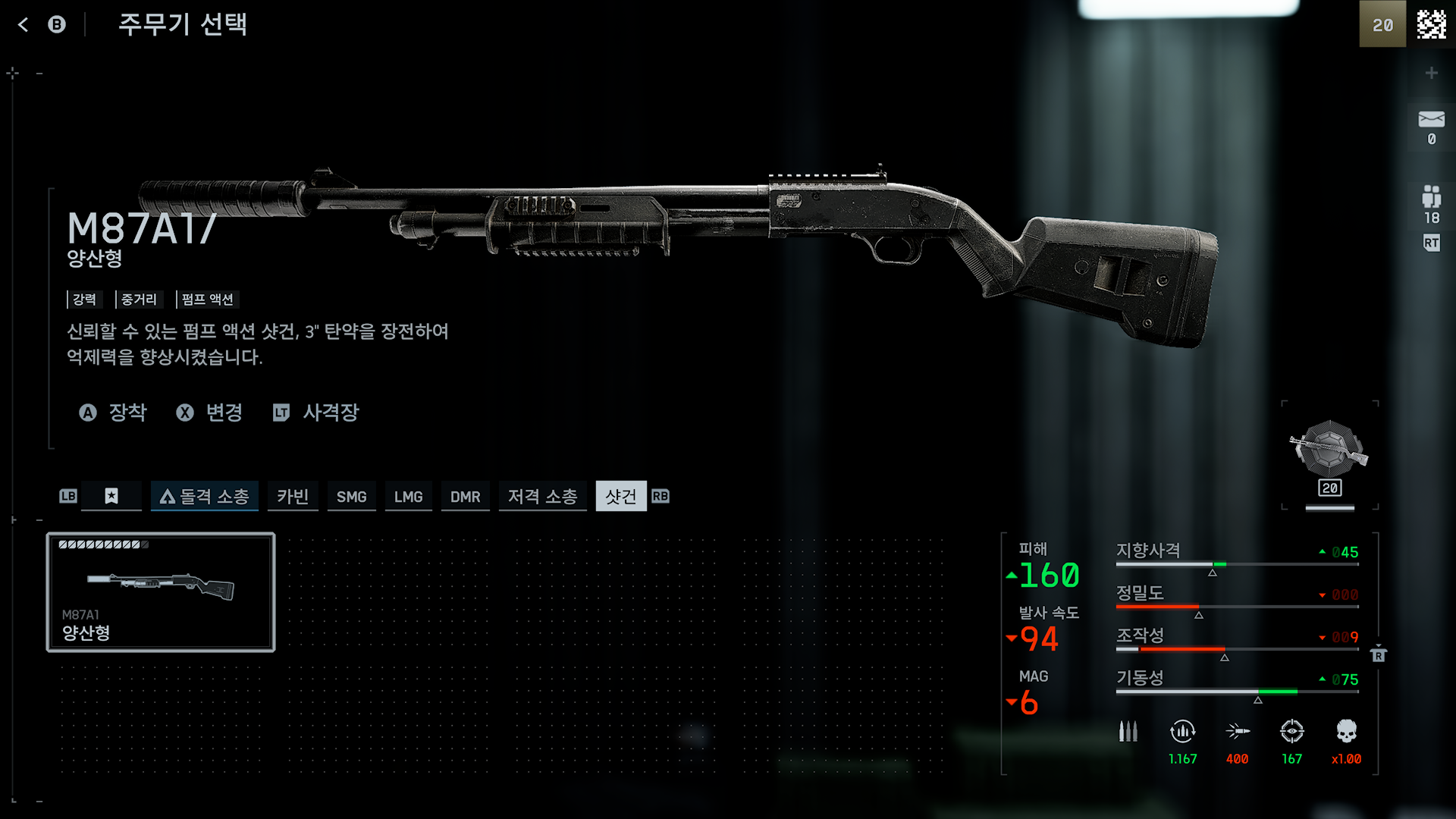Open the 카빈 weapon tab

point(292,496)
